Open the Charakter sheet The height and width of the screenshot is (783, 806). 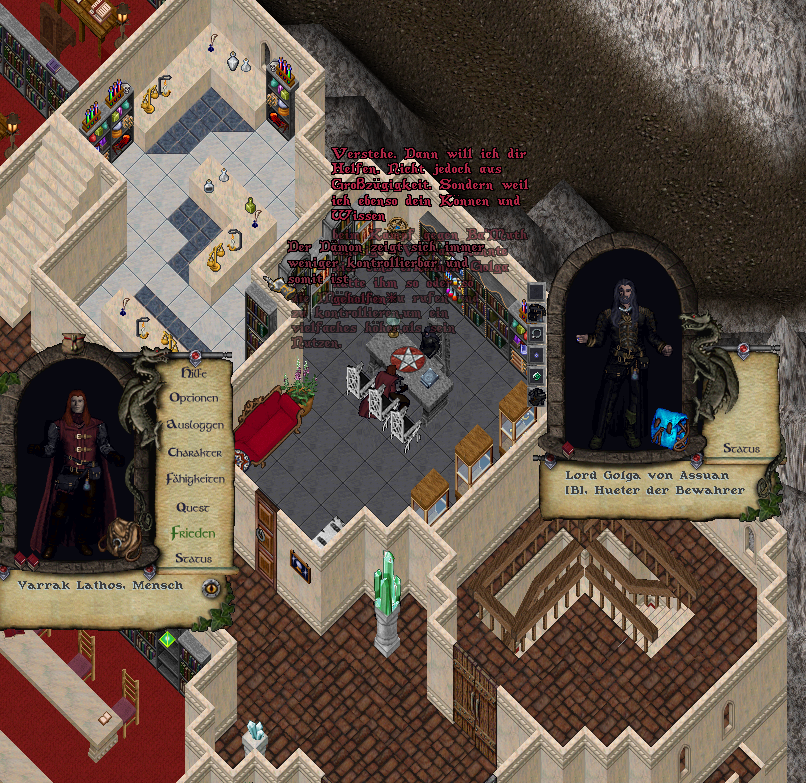pyautogui.click(x=194, y=452)
